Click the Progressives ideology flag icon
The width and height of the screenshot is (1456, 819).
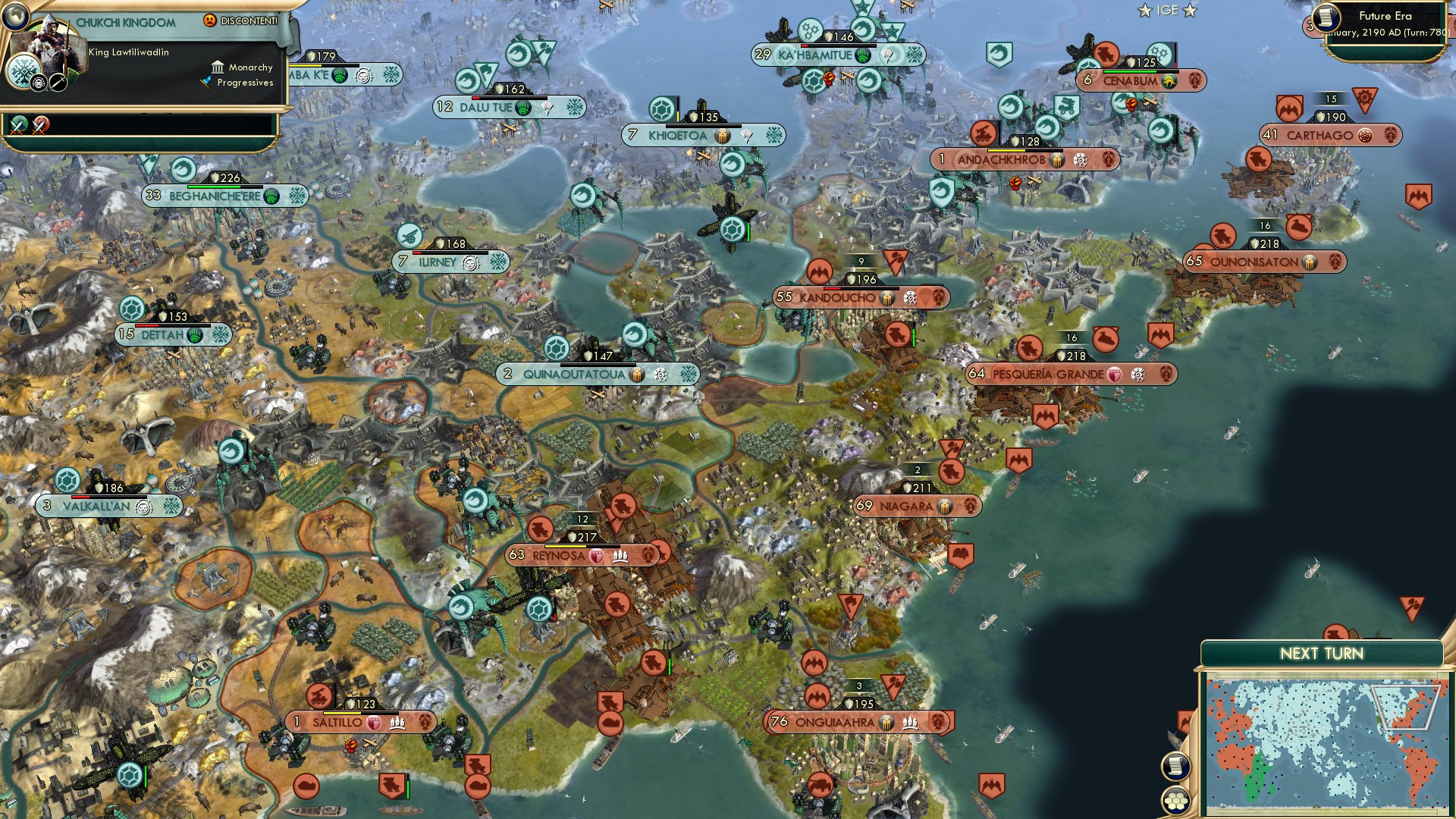[x=205, y=82]
